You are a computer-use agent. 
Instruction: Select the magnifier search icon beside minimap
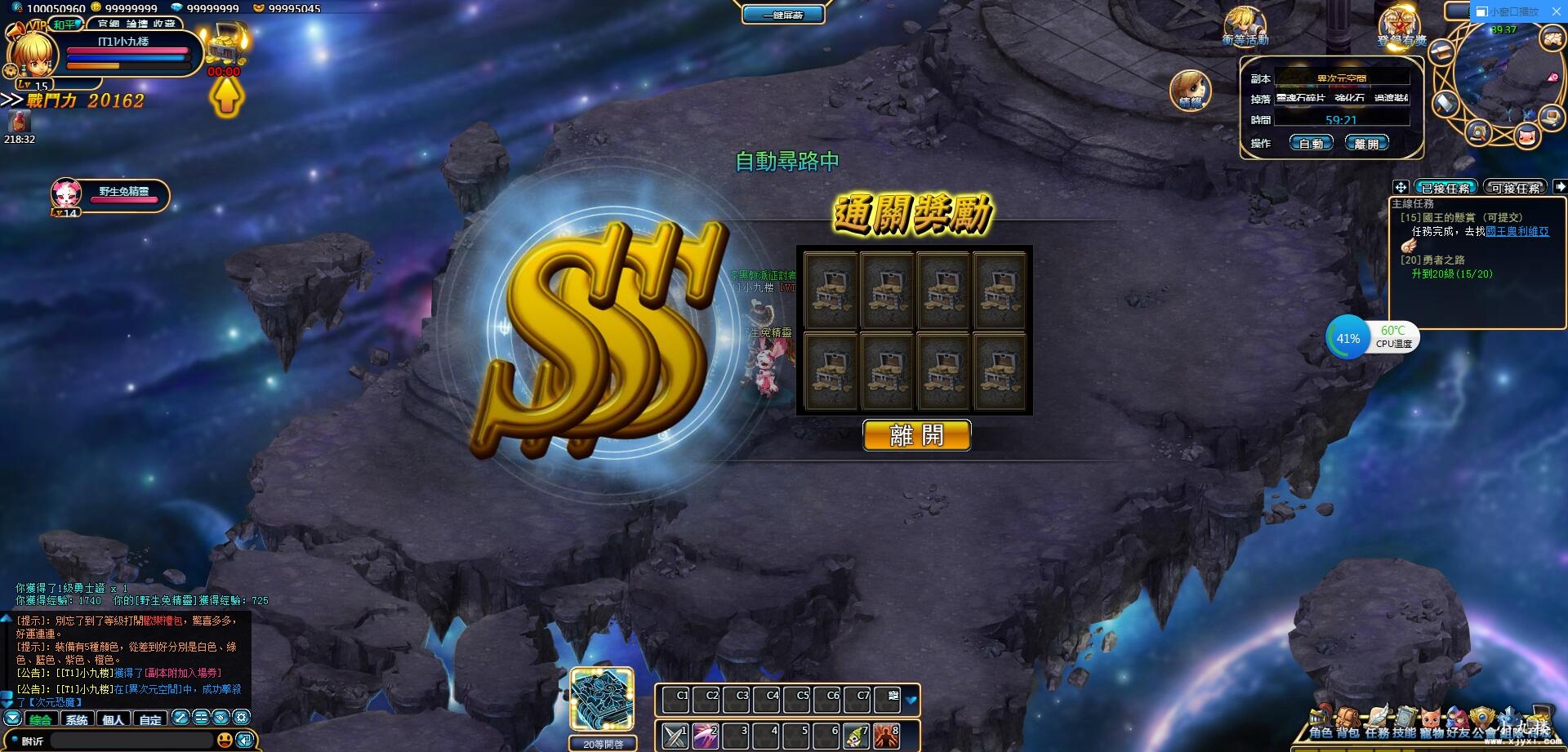click(1478, 134)
